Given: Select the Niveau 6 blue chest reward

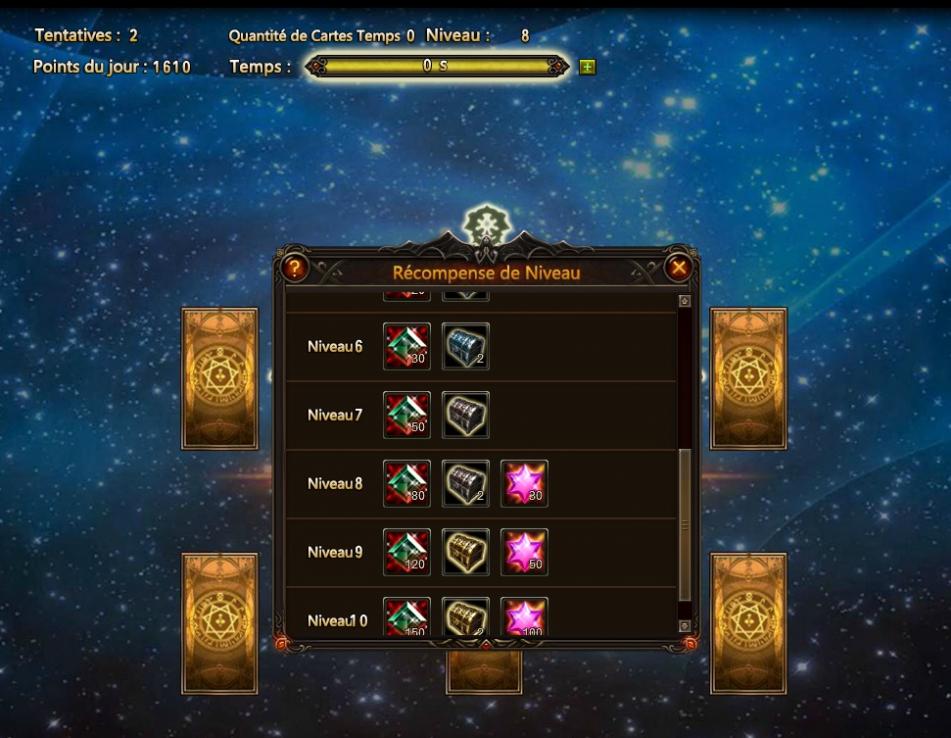Looking at the screenshot, I should (466, 347).
